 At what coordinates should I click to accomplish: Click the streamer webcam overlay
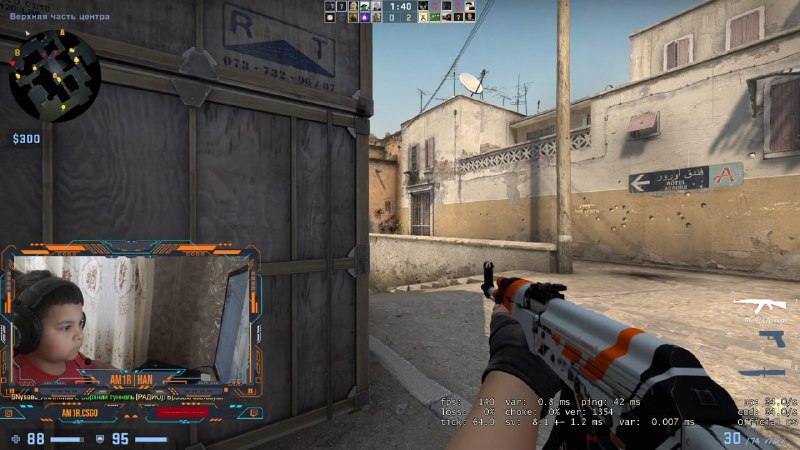130,318
